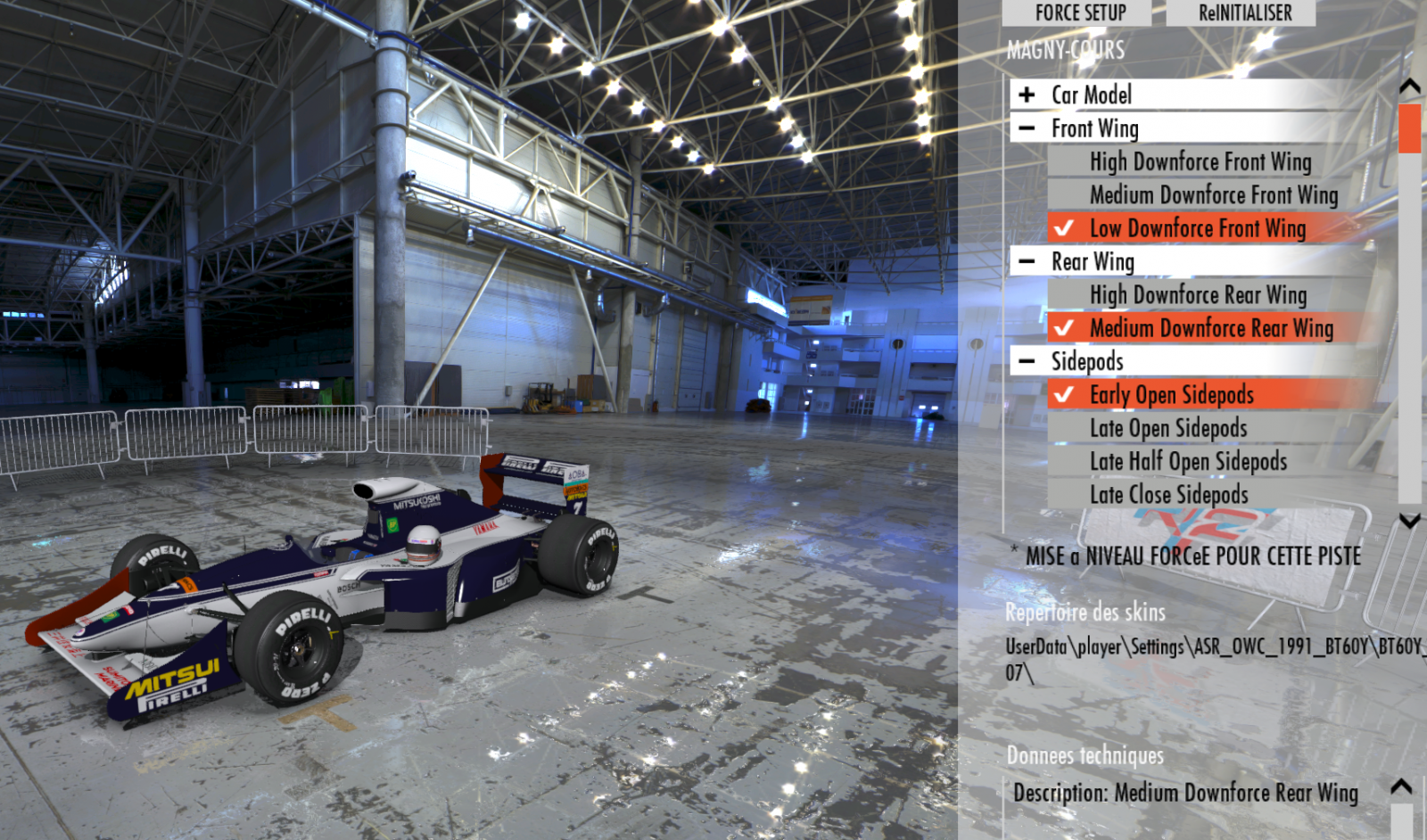Select High Downforce Front Wing
This screenshot has width=1427, height=840.
click(1200, 161)
